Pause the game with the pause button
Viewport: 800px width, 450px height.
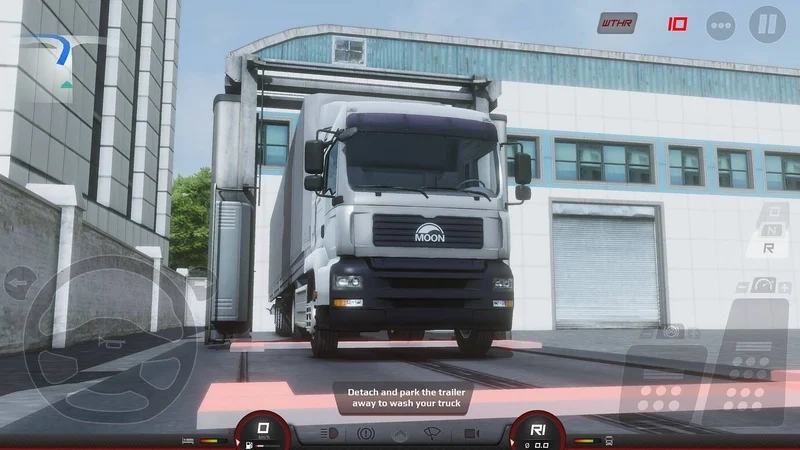767,24
